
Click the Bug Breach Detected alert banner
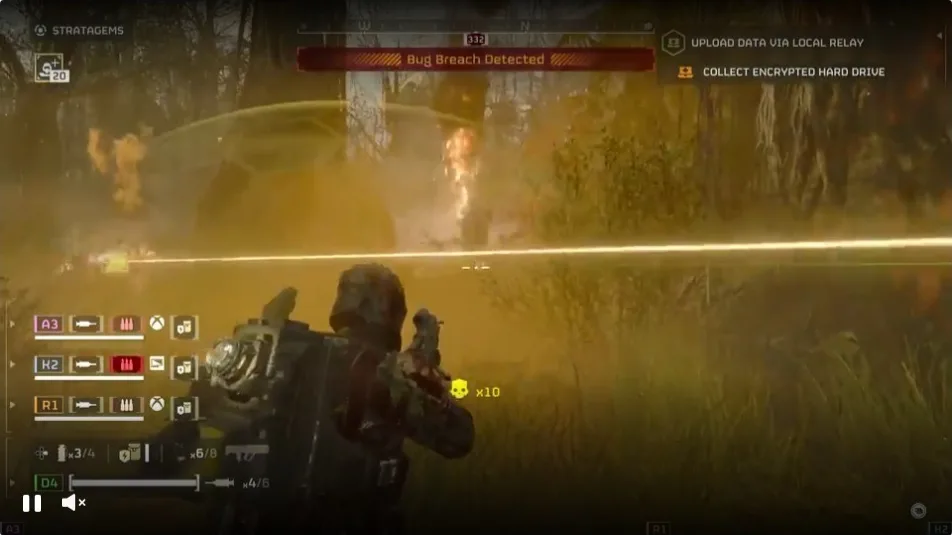point(475,59)
